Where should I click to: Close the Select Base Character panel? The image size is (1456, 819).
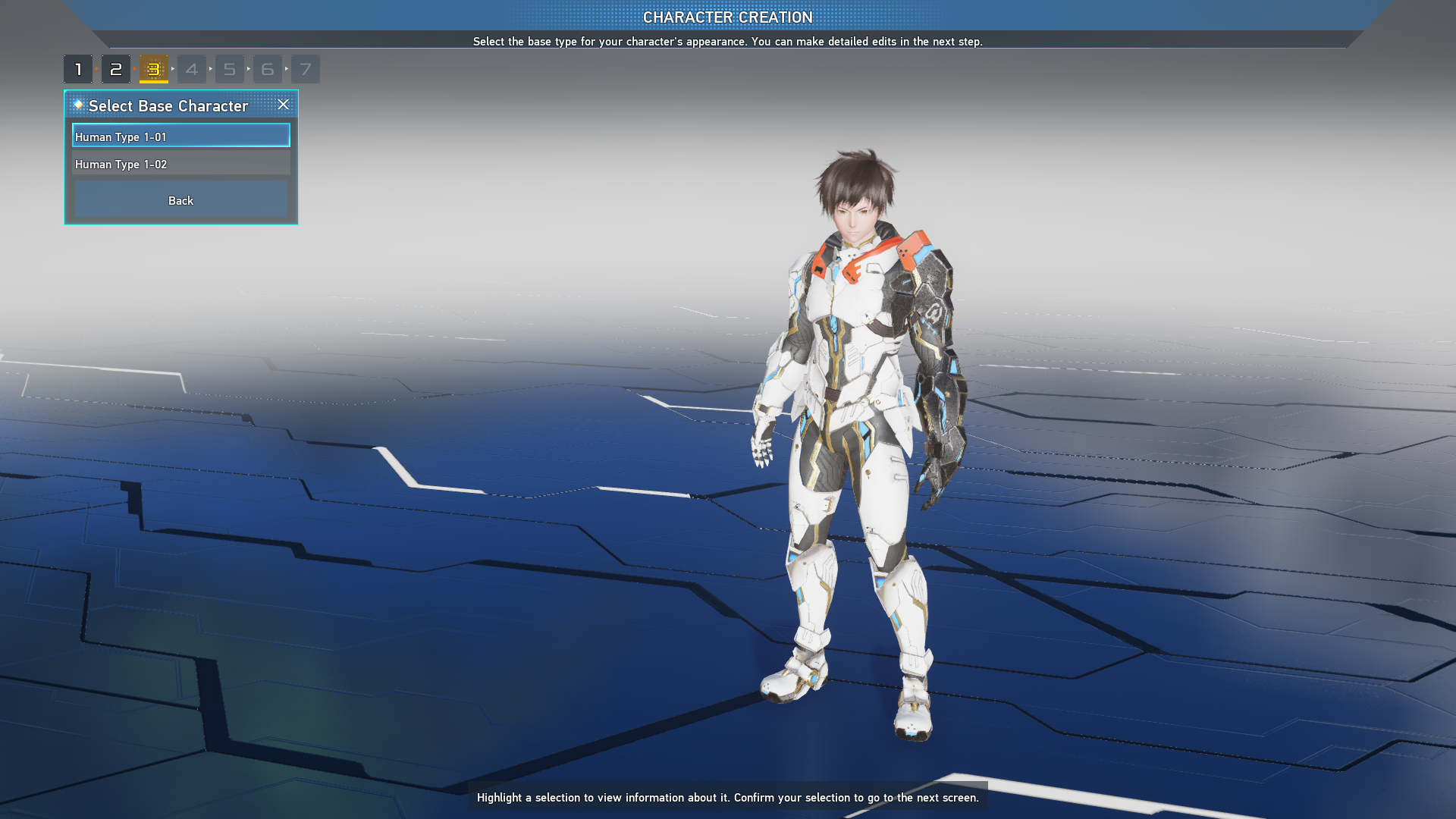coord(283,105)
